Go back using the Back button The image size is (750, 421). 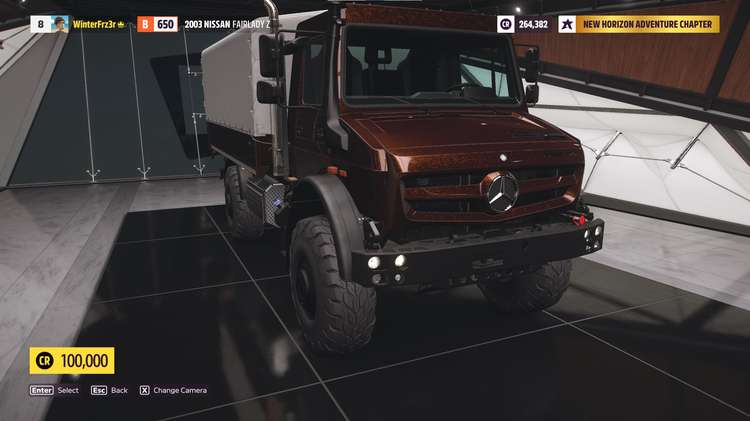pyautogui.click(x=110, y=390)
